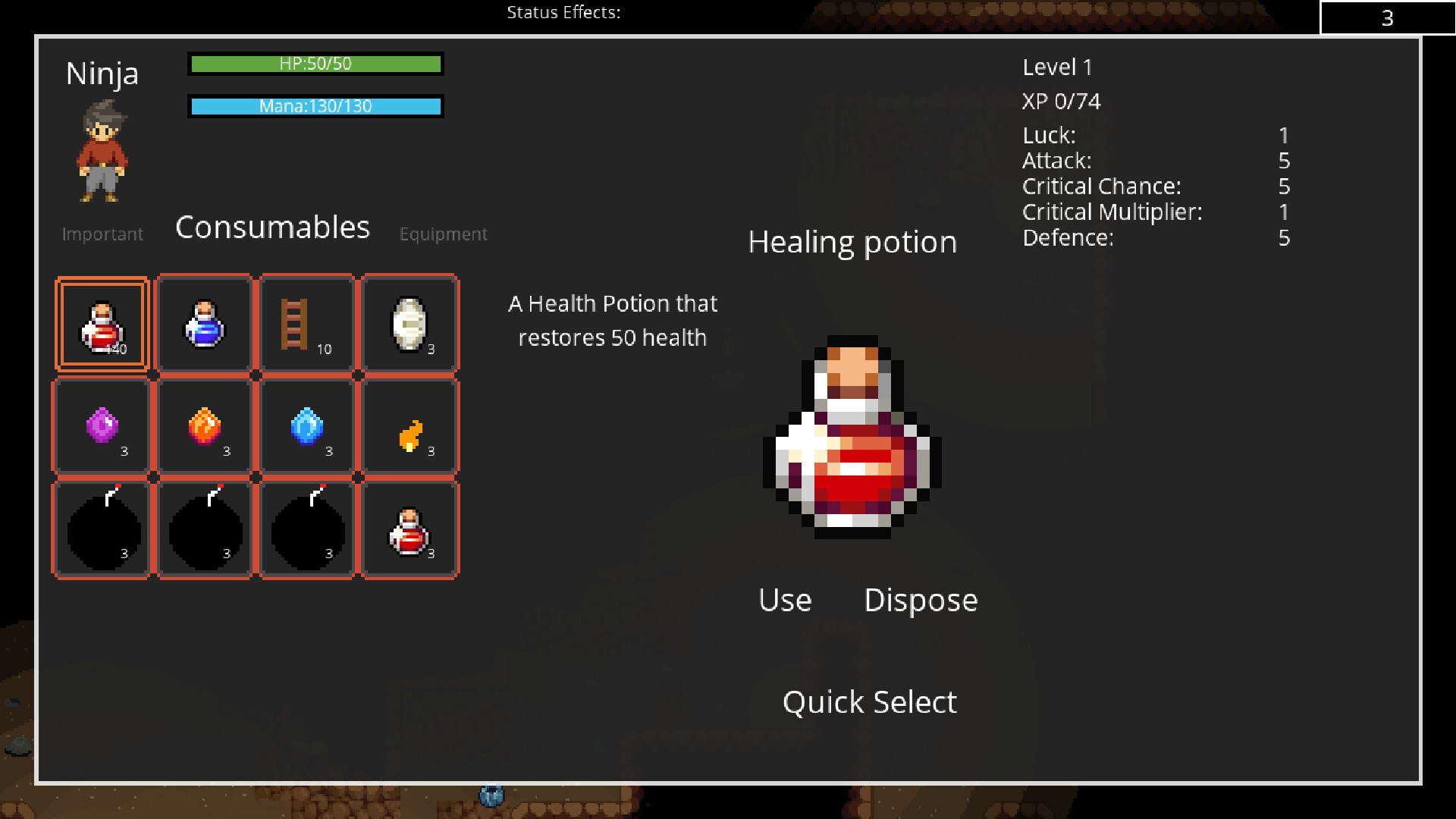
Task: Click the blue crystal item
Action: click(306, 426)
